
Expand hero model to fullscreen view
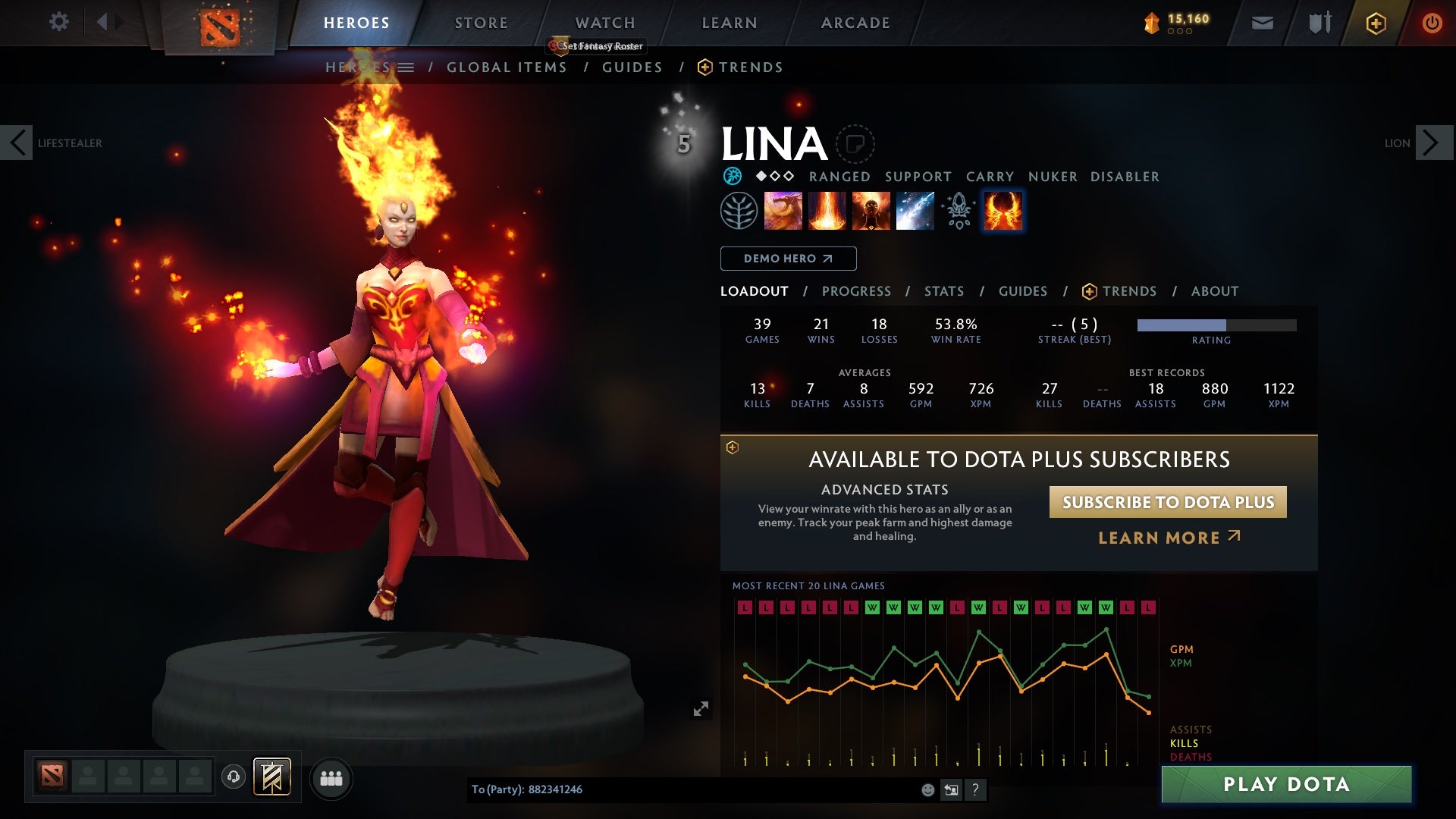point(701,708)
